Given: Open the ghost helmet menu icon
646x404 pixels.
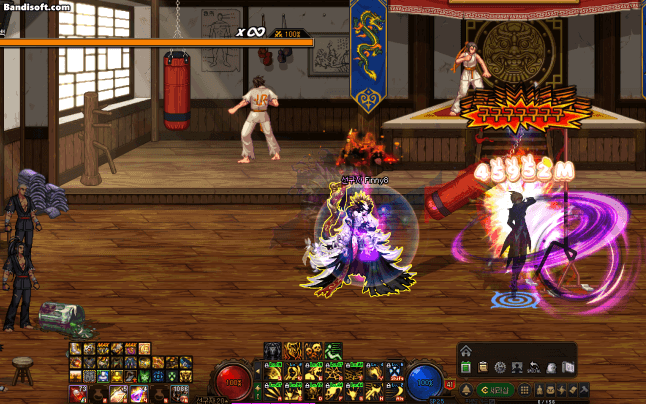Looking at the screenshot, I should [551, 367].
